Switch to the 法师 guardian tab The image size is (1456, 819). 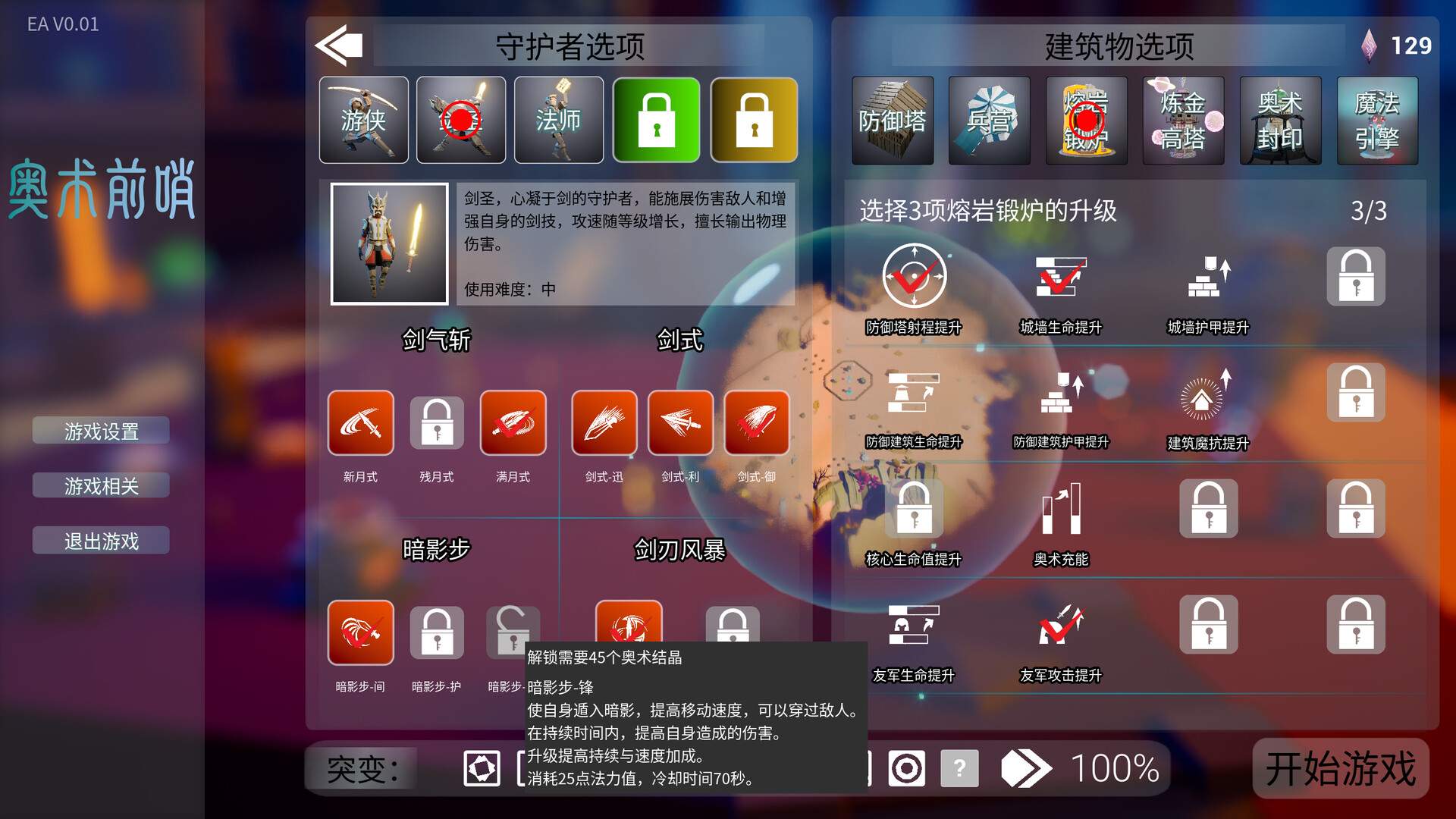pyautogui.click(x=558, y=120)
